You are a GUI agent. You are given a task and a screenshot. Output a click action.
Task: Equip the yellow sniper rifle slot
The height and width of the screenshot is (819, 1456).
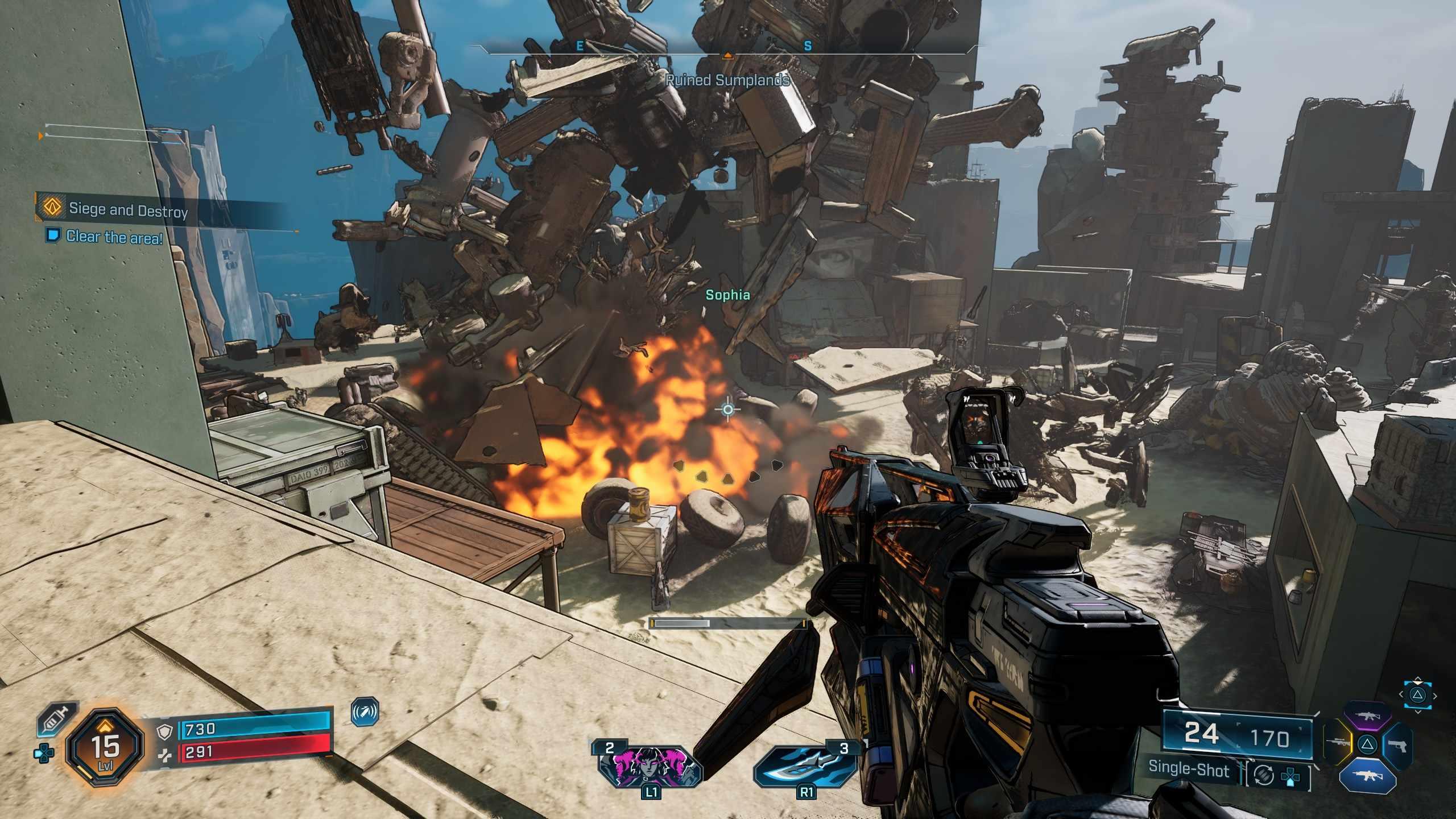[1338, 743]
